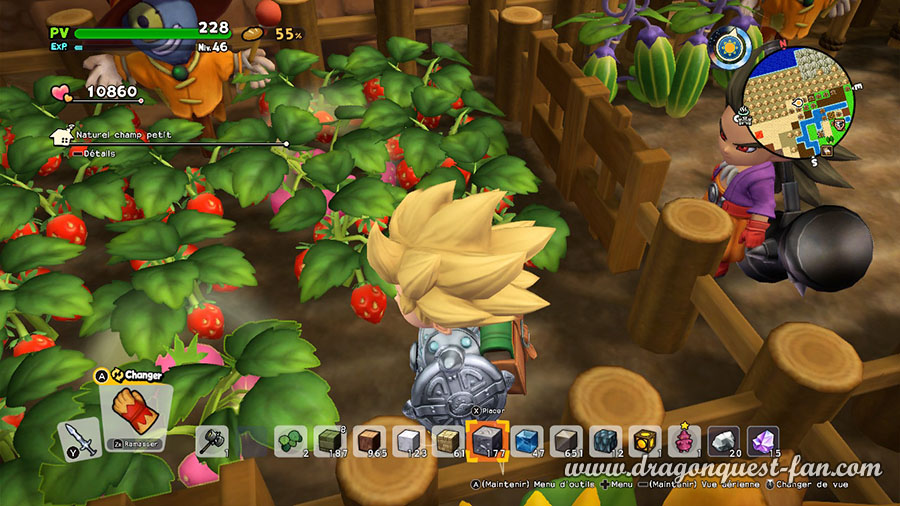Select the dark teal scaled block slot
Viewport: 900px width, 506px height.
click(x=606, y=441)
